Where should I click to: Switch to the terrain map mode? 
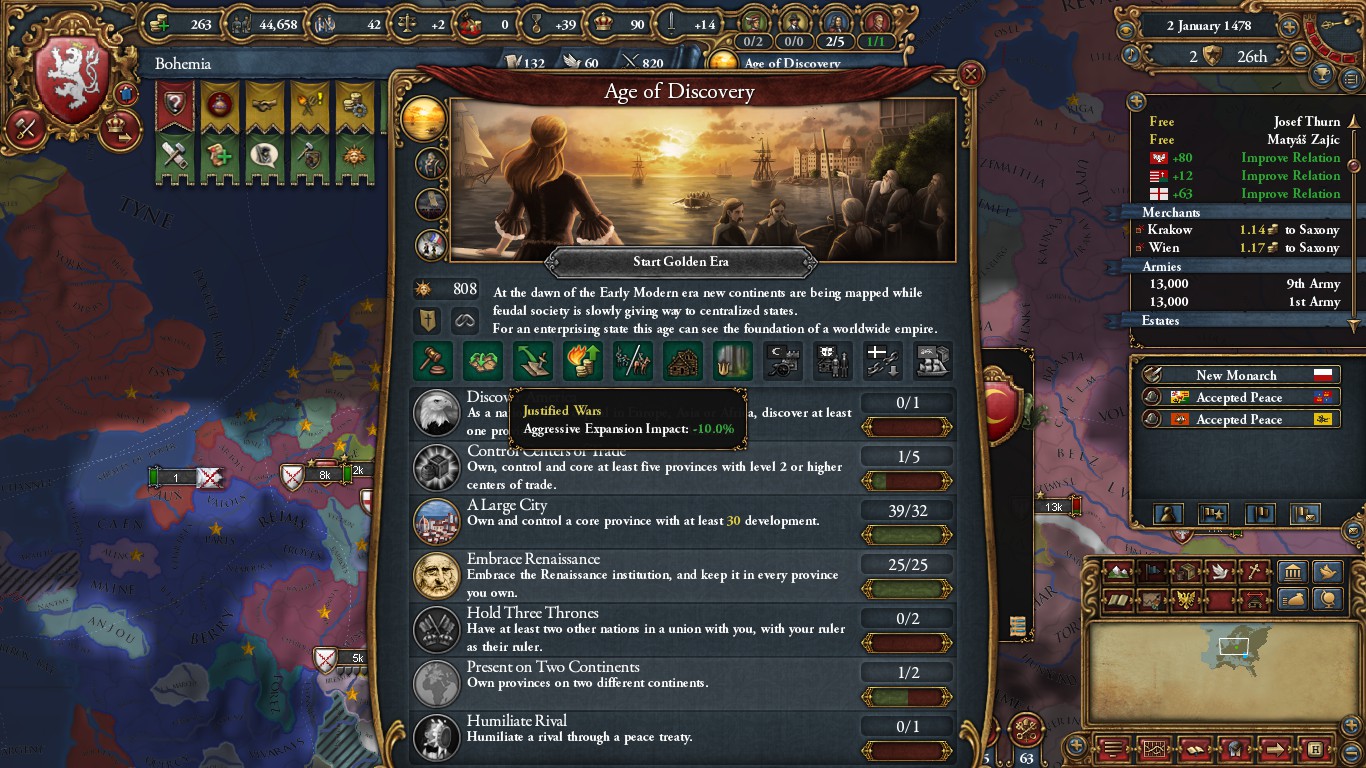pyautogui.click(x=1119, y=573)
